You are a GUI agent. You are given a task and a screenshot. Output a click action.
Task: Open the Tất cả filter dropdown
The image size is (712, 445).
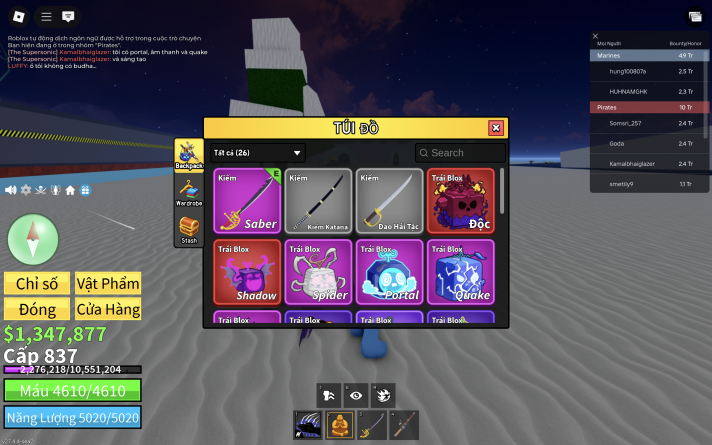[x=258, y=153]
